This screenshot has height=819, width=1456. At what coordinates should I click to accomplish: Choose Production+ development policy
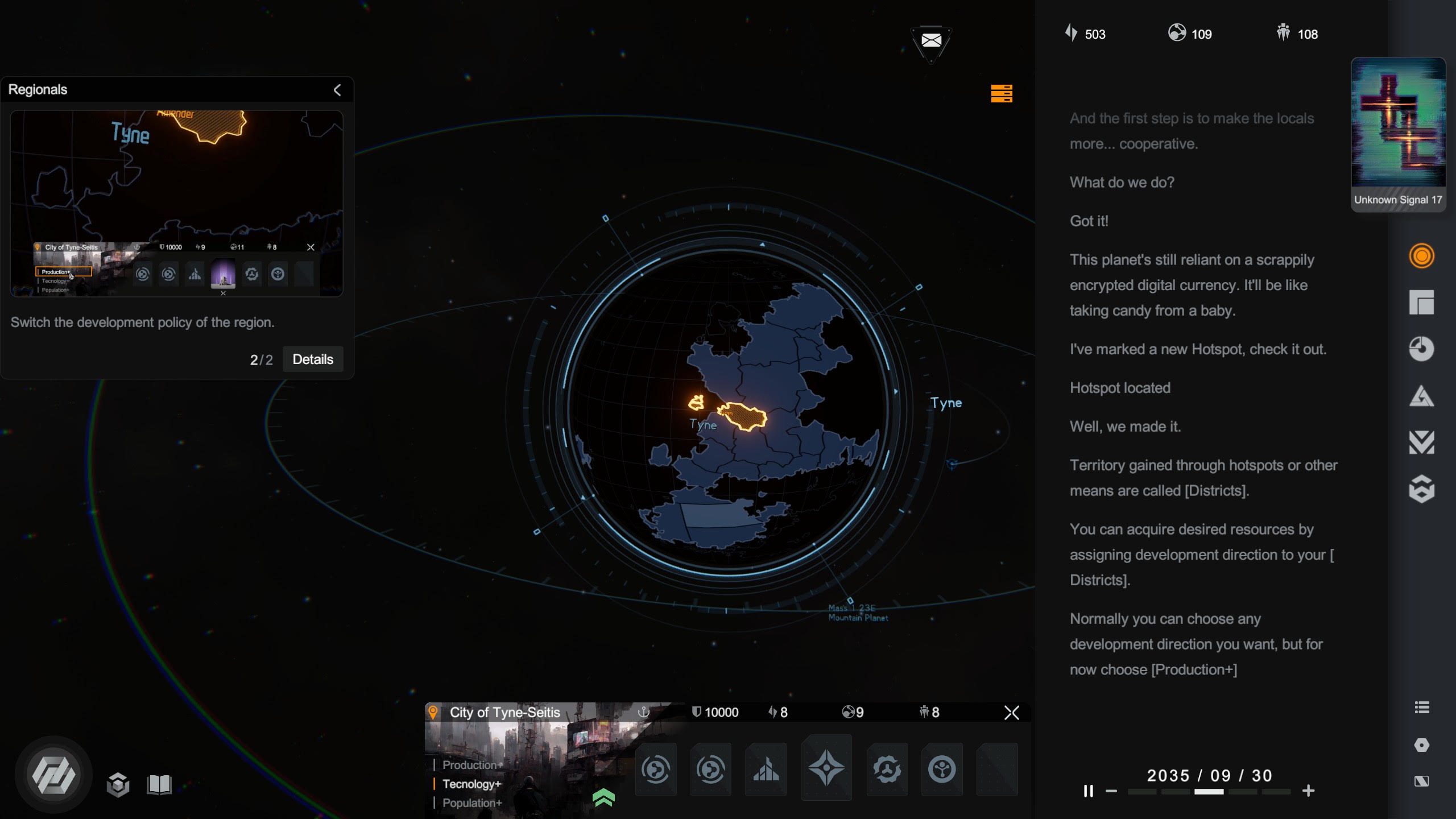tap(472, 765)
